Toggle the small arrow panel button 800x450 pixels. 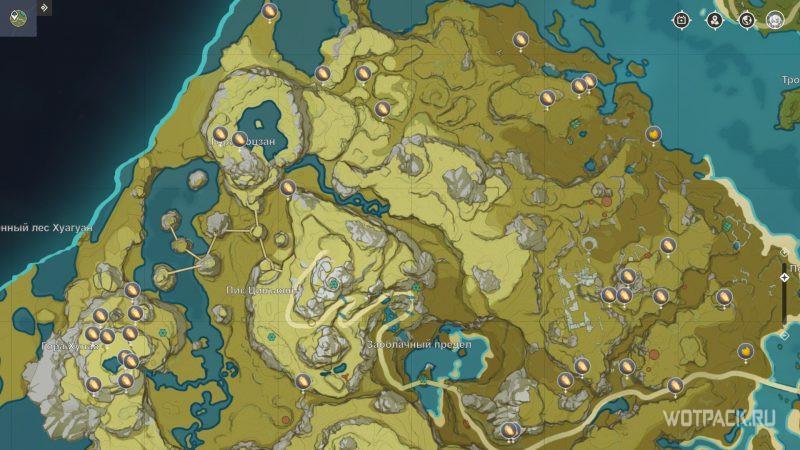45,7
